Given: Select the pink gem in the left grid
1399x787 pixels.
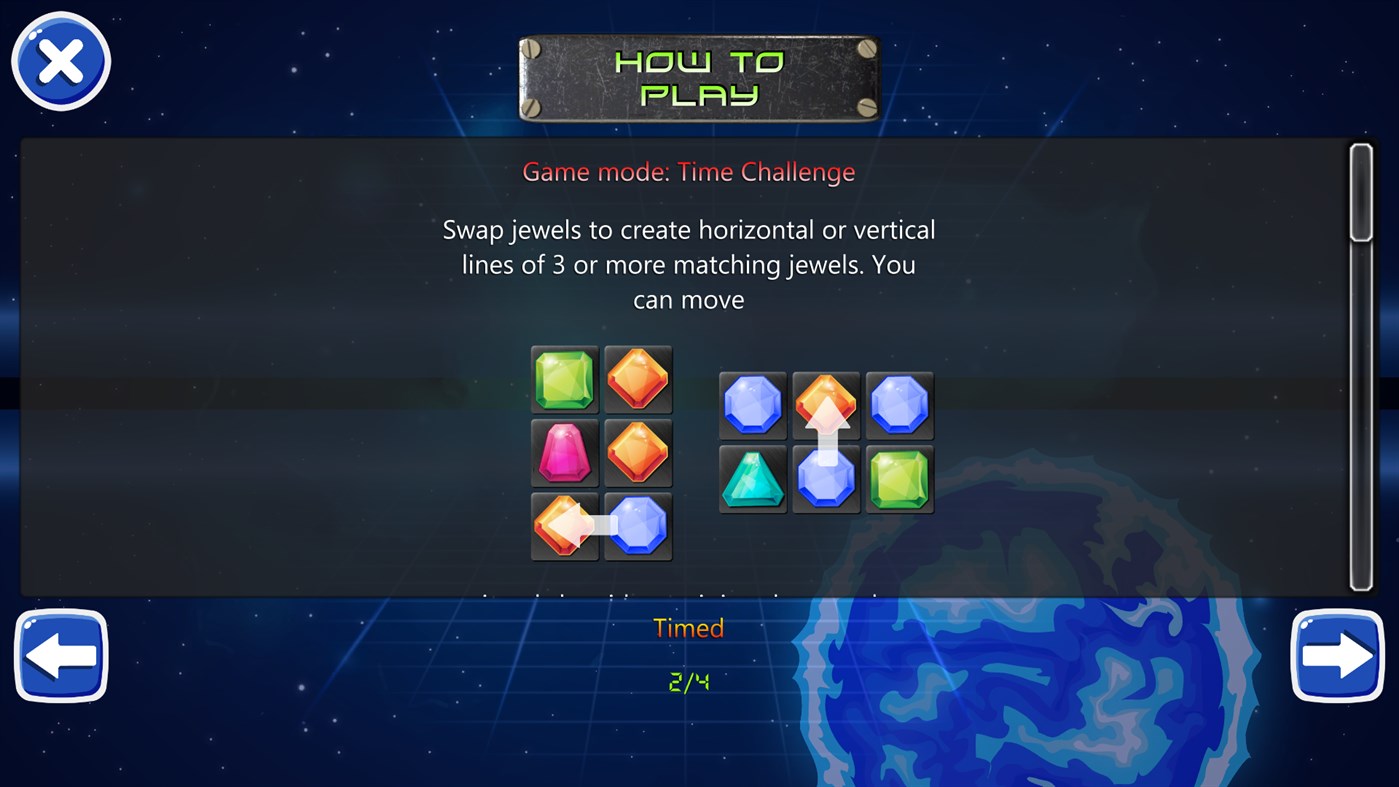Looking at the screenshot, I should coord(564,453).
